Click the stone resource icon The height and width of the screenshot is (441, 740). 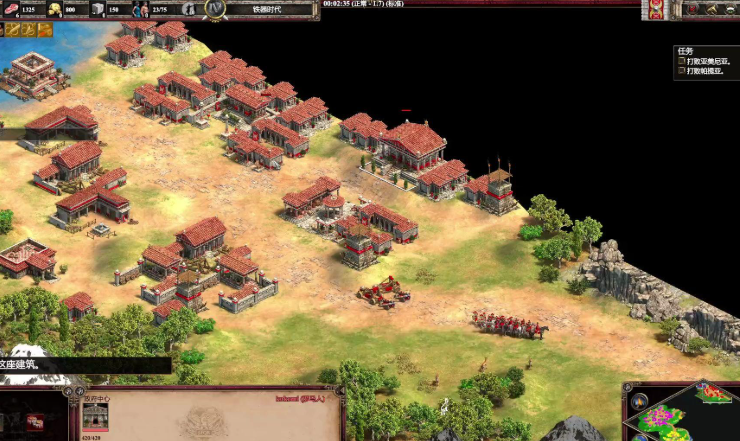(x=98, y=9)
